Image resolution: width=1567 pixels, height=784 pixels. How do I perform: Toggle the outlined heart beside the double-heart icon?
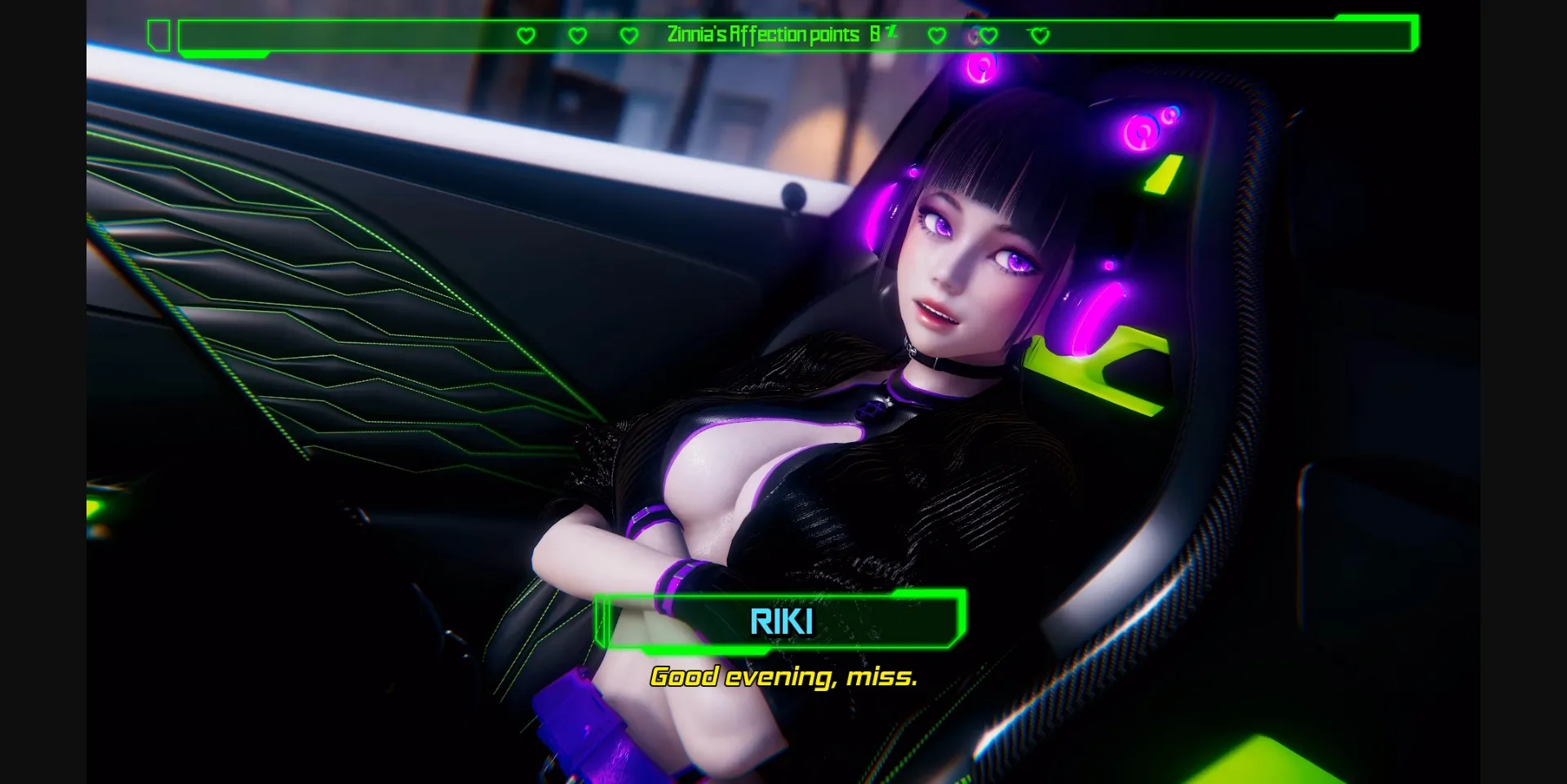click(1041, 36)
